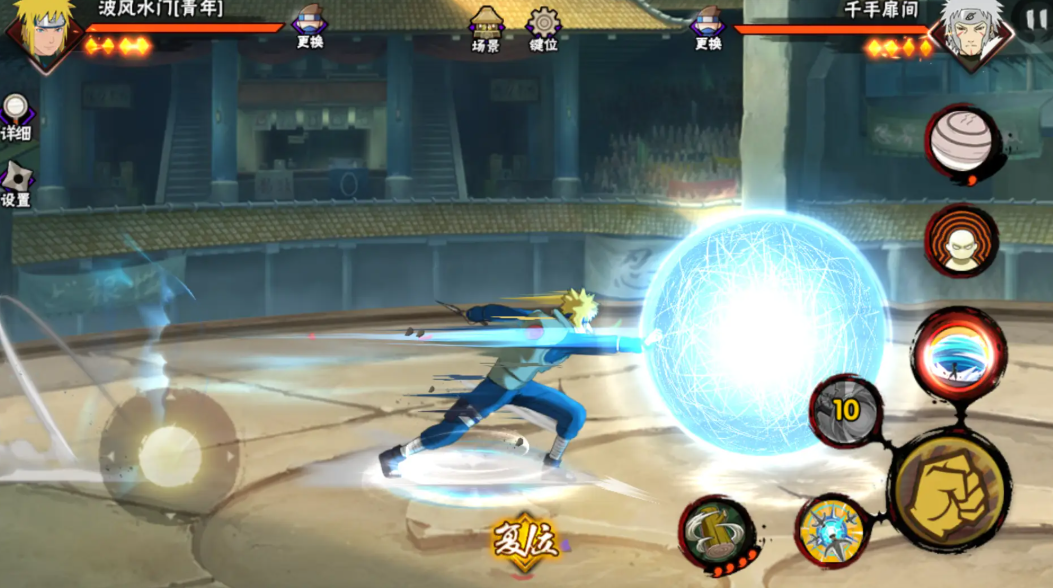Trigger the glowing blue ultimate skill
1053x588 pixels.
[x=959, y=356]
